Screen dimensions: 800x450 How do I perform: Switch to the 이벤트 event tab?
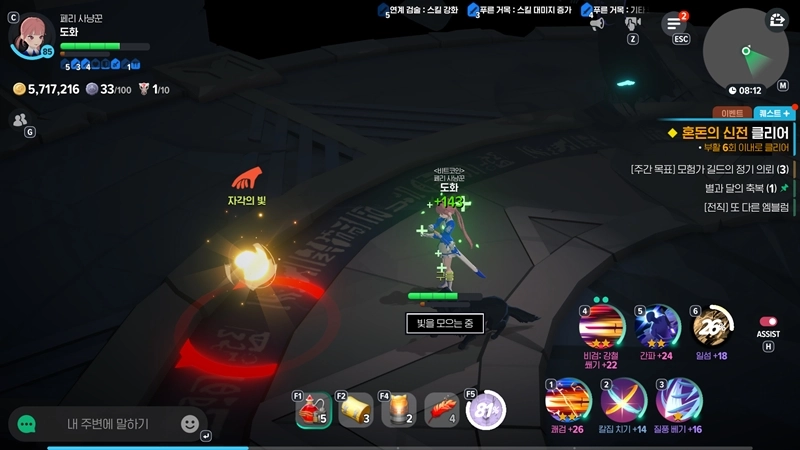pyautogui.click(x=730, y=113)
